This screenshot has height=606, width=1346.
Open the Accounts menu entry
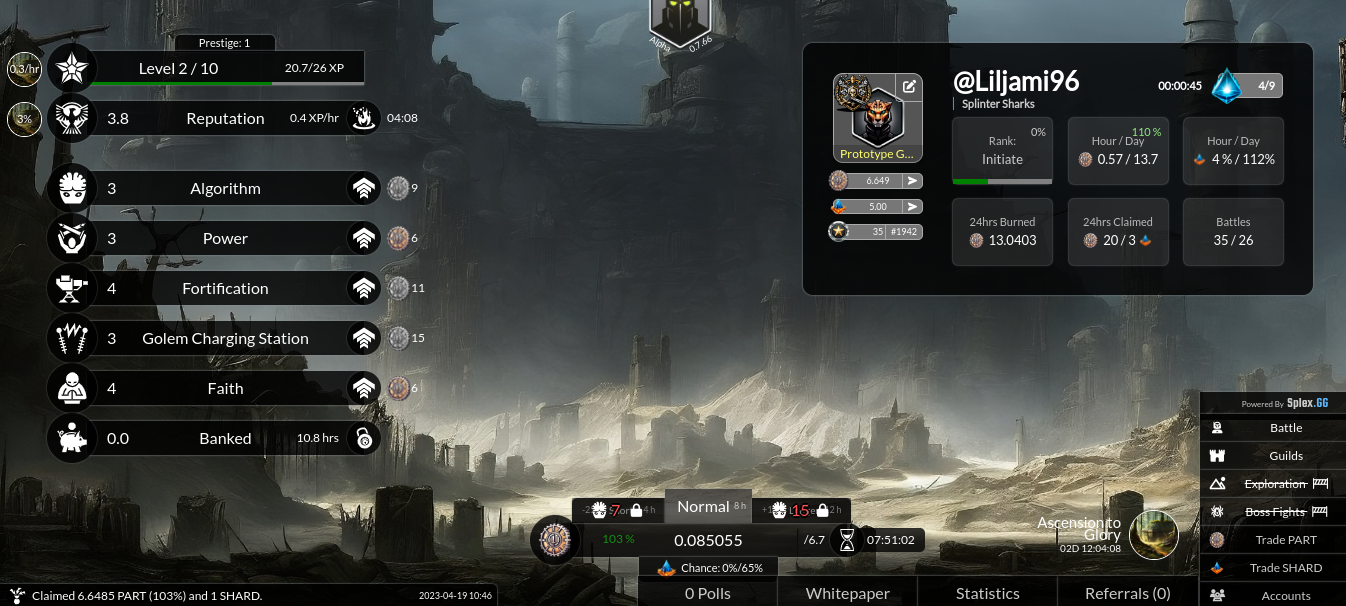point(1285,596)
